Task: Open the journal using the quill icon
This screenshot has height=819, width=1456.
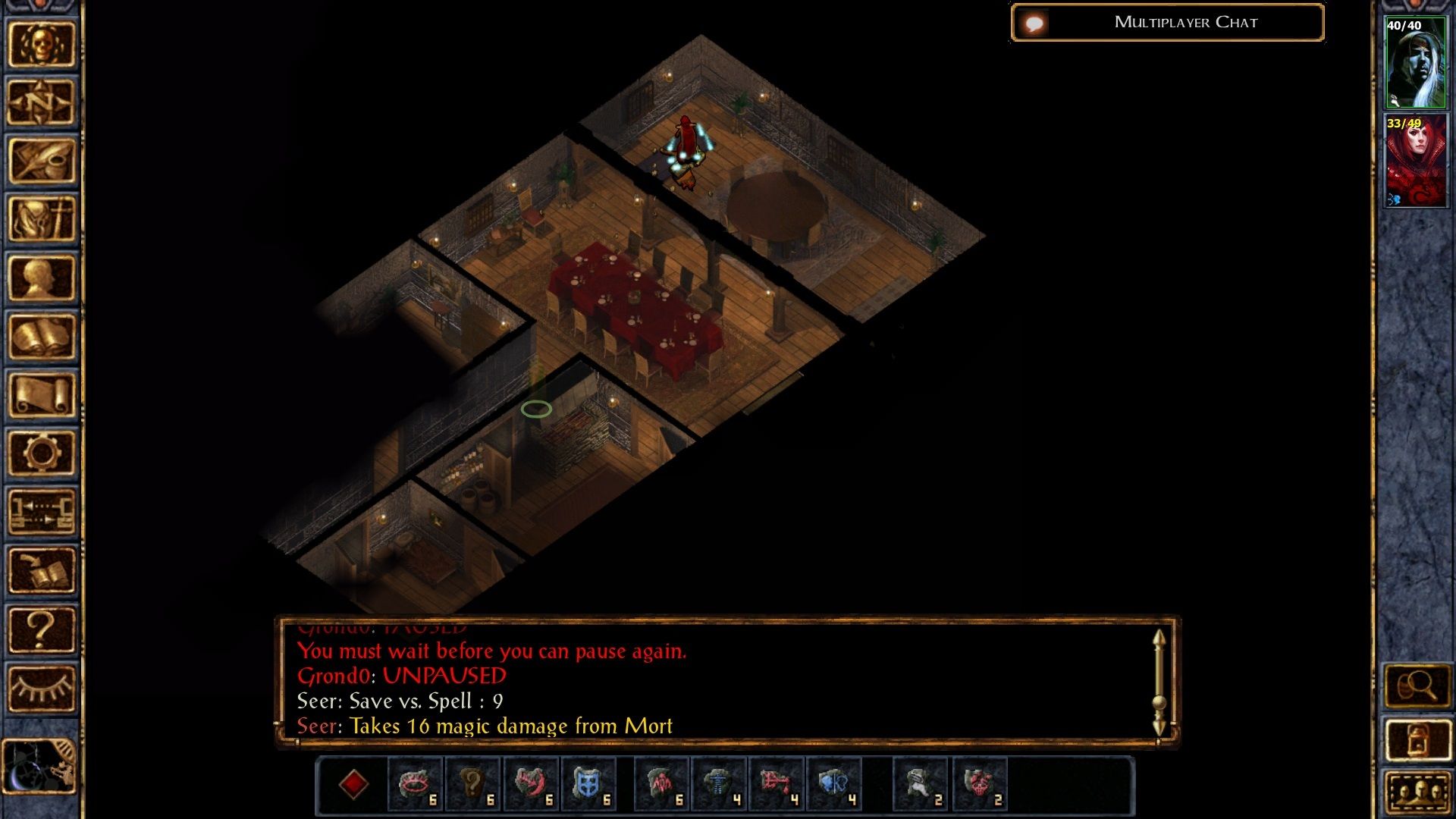Action: tap(41, 161)
